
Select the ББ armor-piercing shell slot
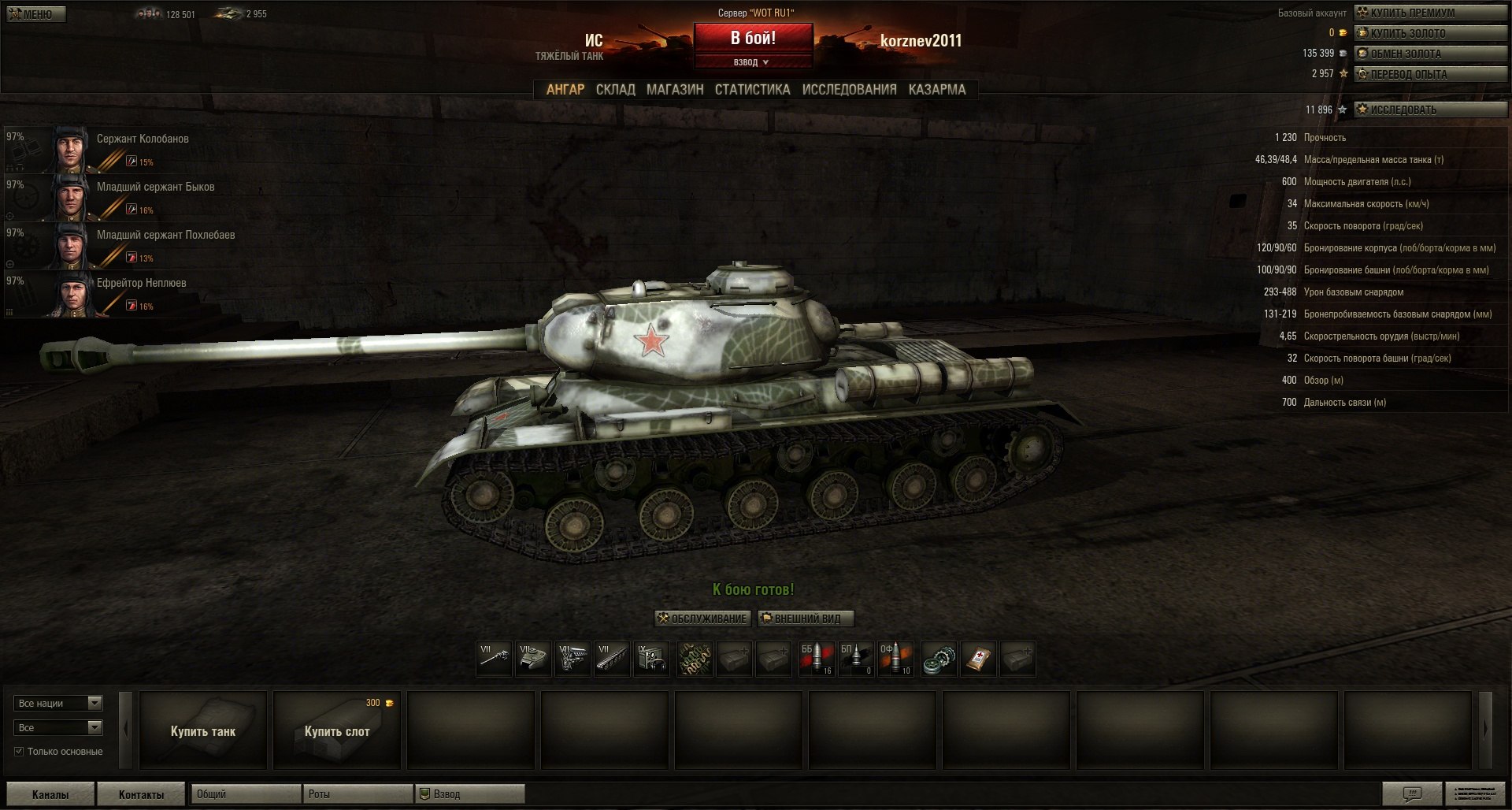(x=817, y=659)
